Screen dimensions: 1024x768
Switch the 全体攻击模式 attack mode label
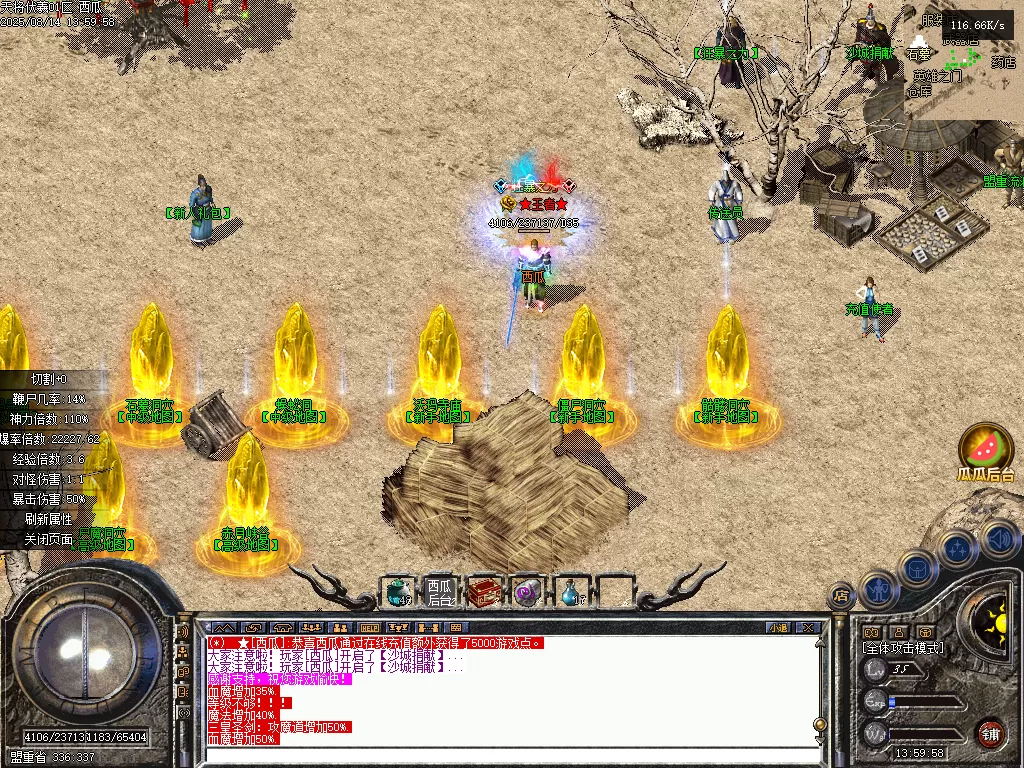click(x=903, y=648)
